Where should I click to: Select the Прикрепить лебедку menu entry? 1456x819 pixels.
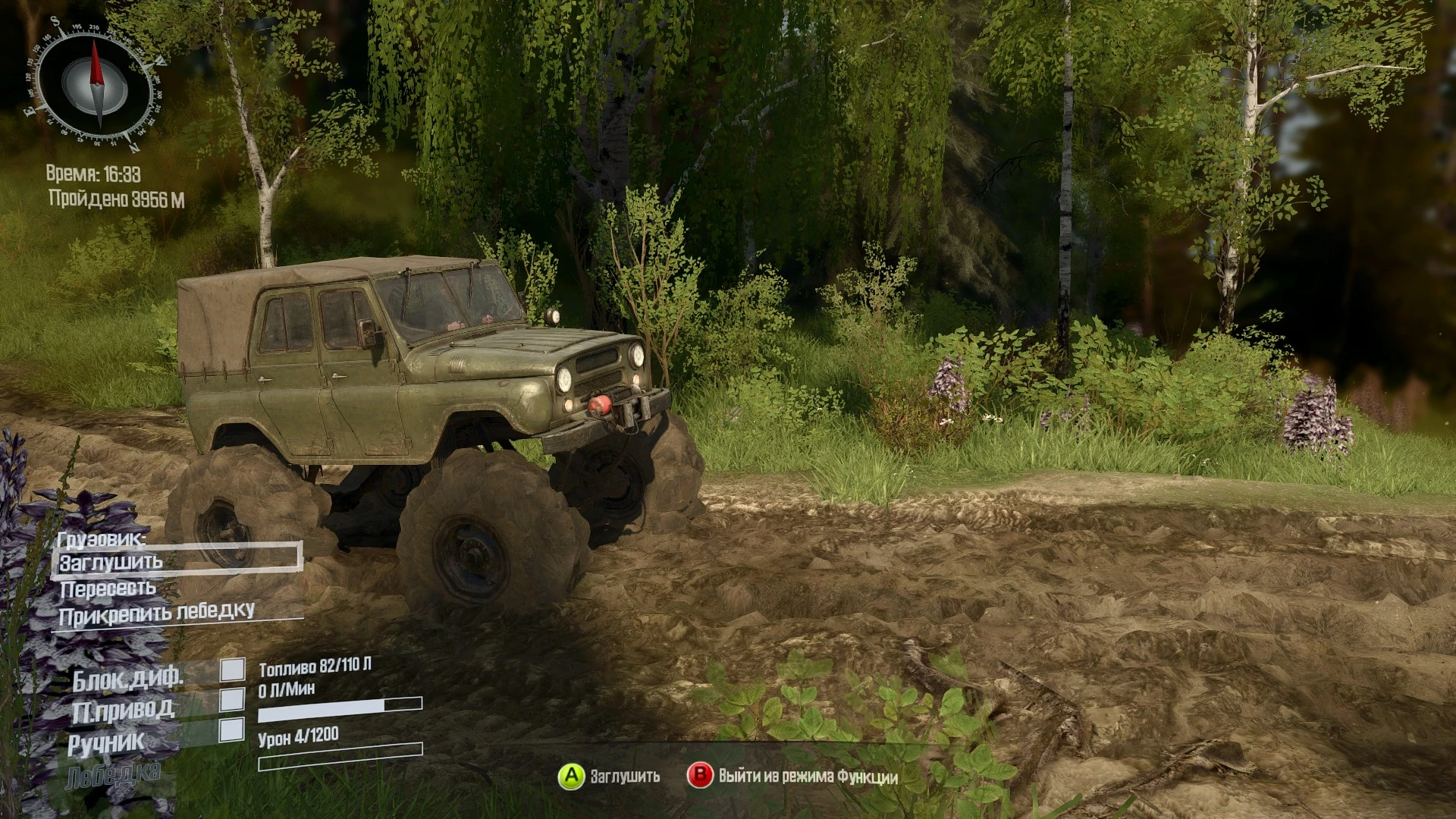(x=158, y=611)
